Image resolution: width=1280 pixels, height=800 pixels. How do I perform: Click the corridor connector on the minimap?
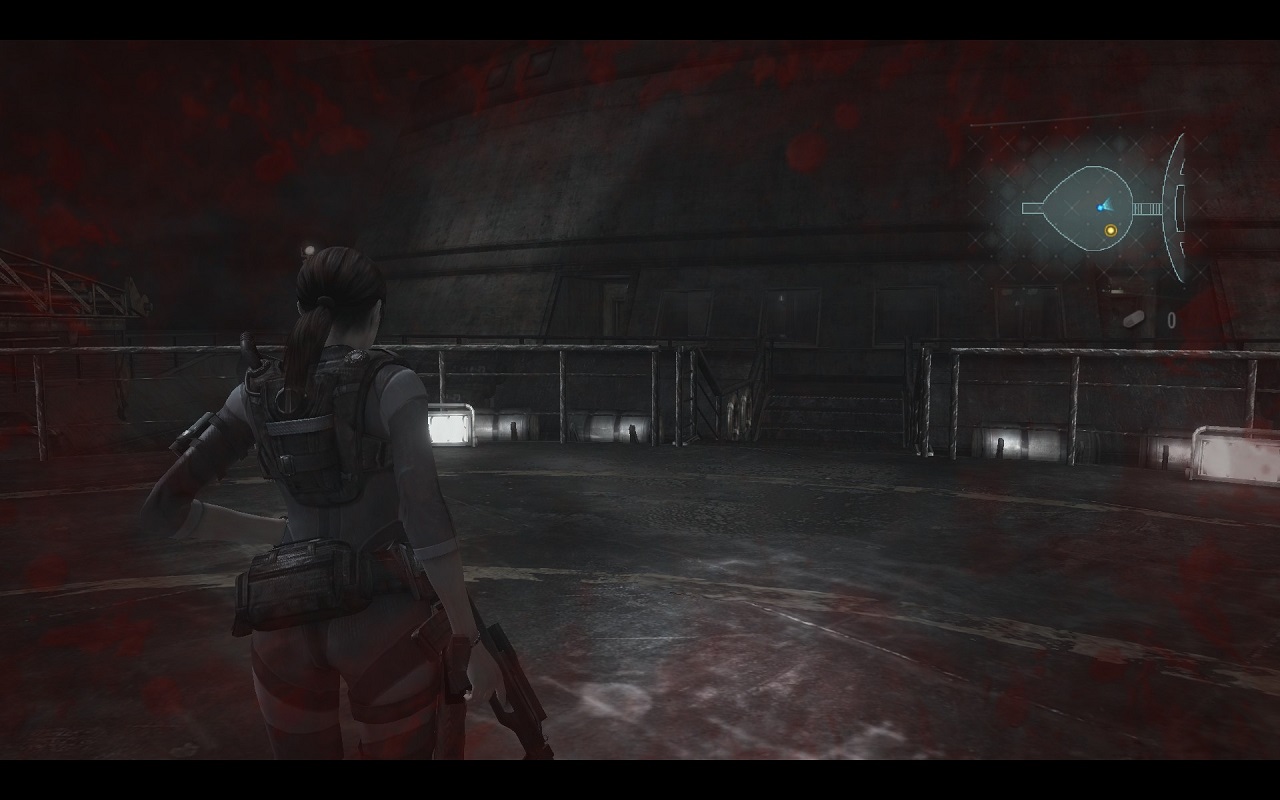point(1147,208)
